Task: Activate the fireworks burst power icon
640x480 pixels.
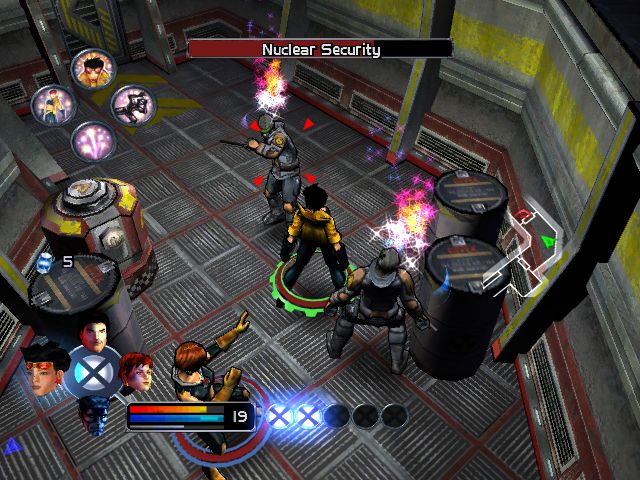Action: click(x=93, y=140)
